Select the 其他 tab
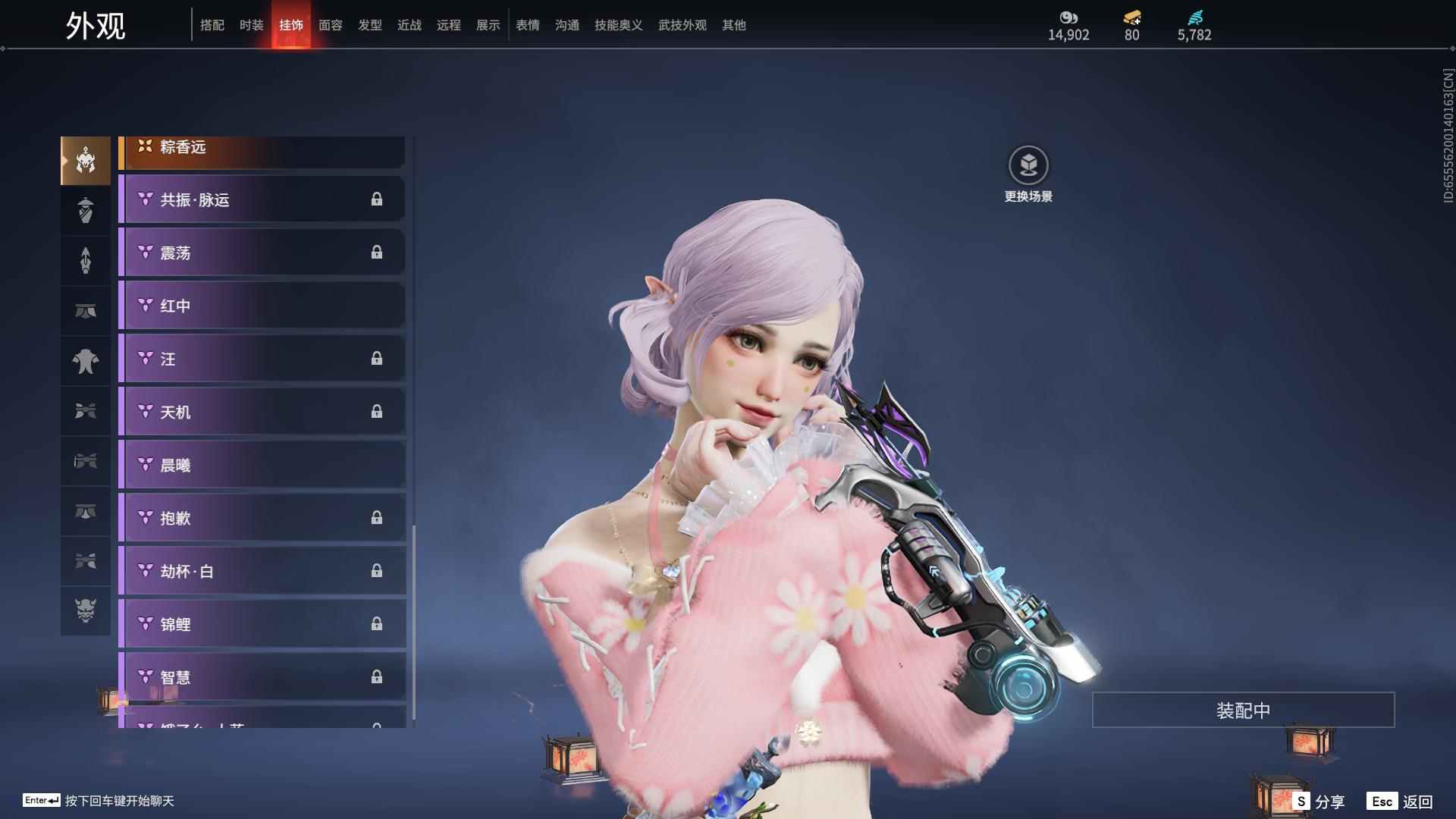1456x819 pixels. 734,25
